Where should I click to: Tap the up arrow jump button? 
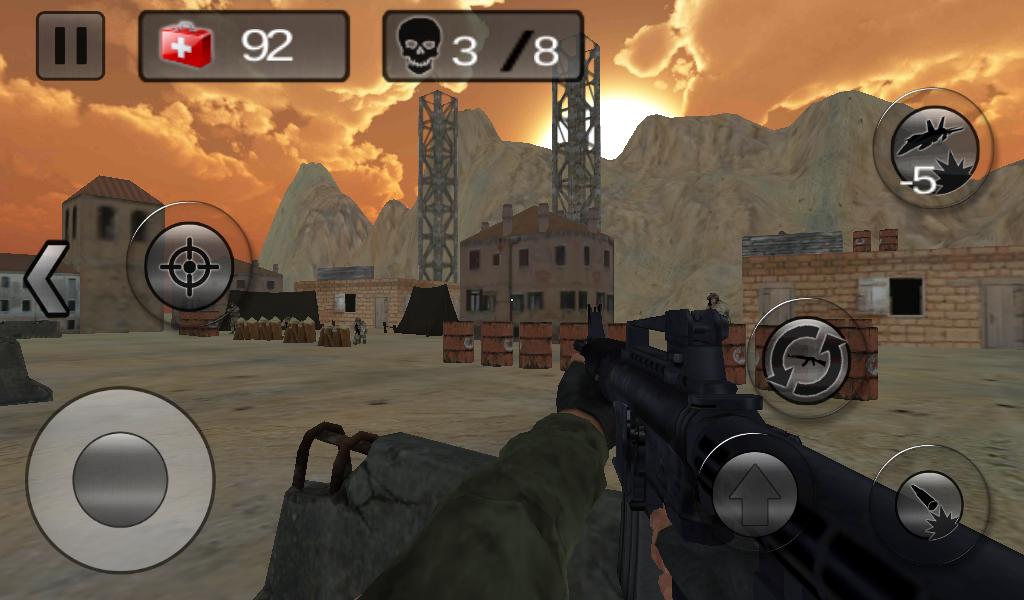[x=754, y=493]
